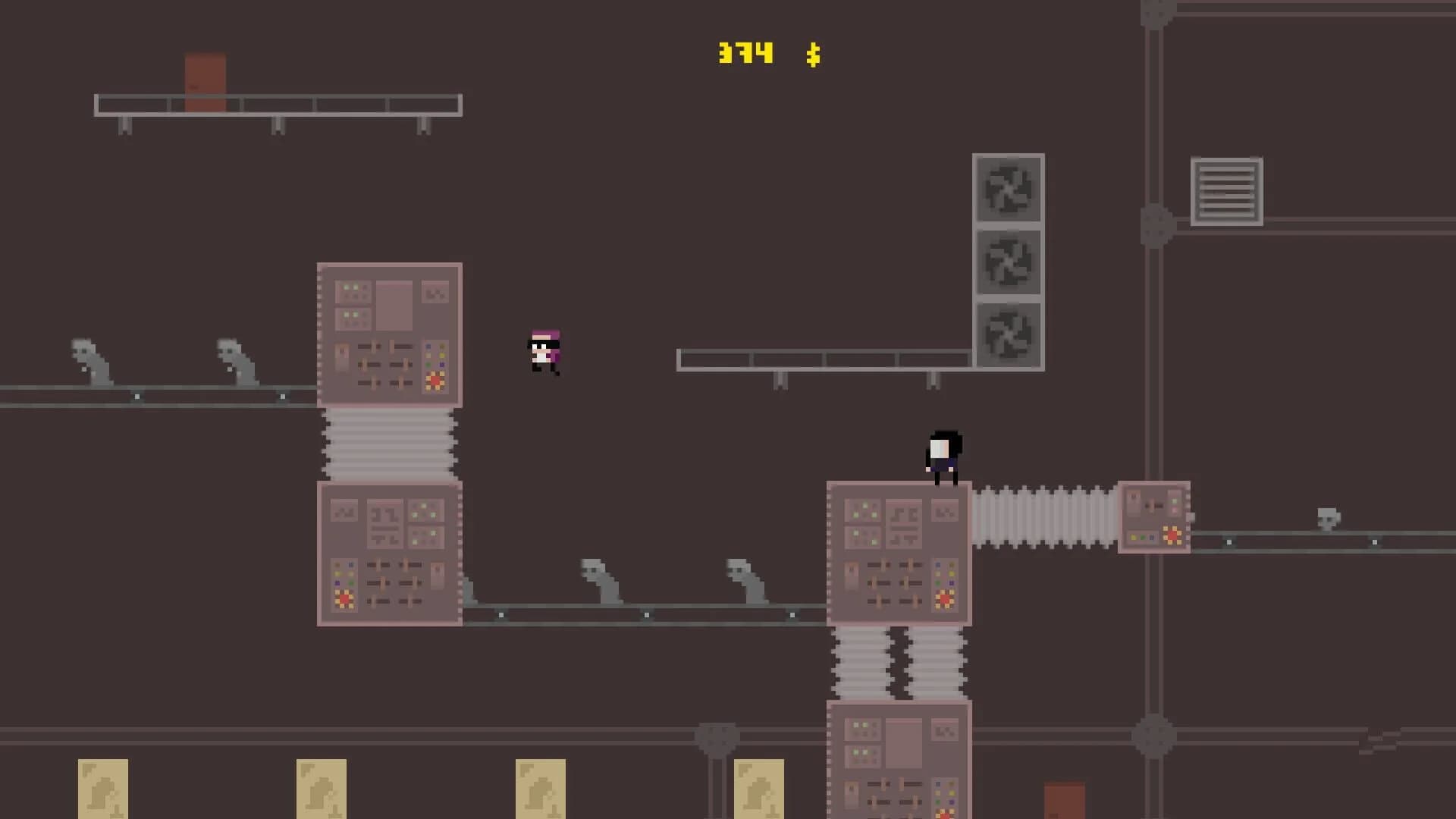Click the enemy standing on the control panel
Screen dimensions: 1456x819
[x=942, y=455]
